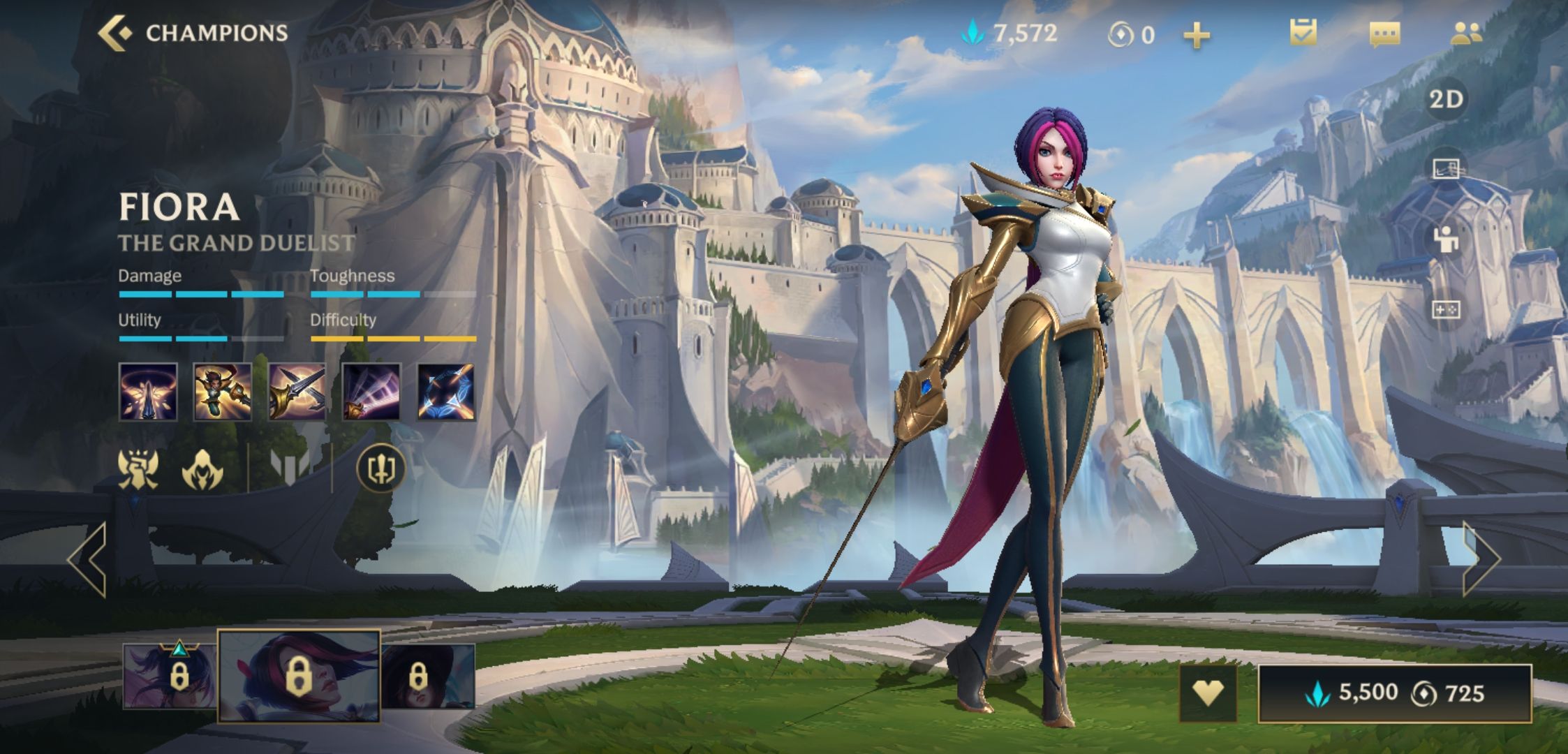1568x754 pixels.
Task: Open the friends list icon
Action: pyautogui.click(x=1466, y=34)
